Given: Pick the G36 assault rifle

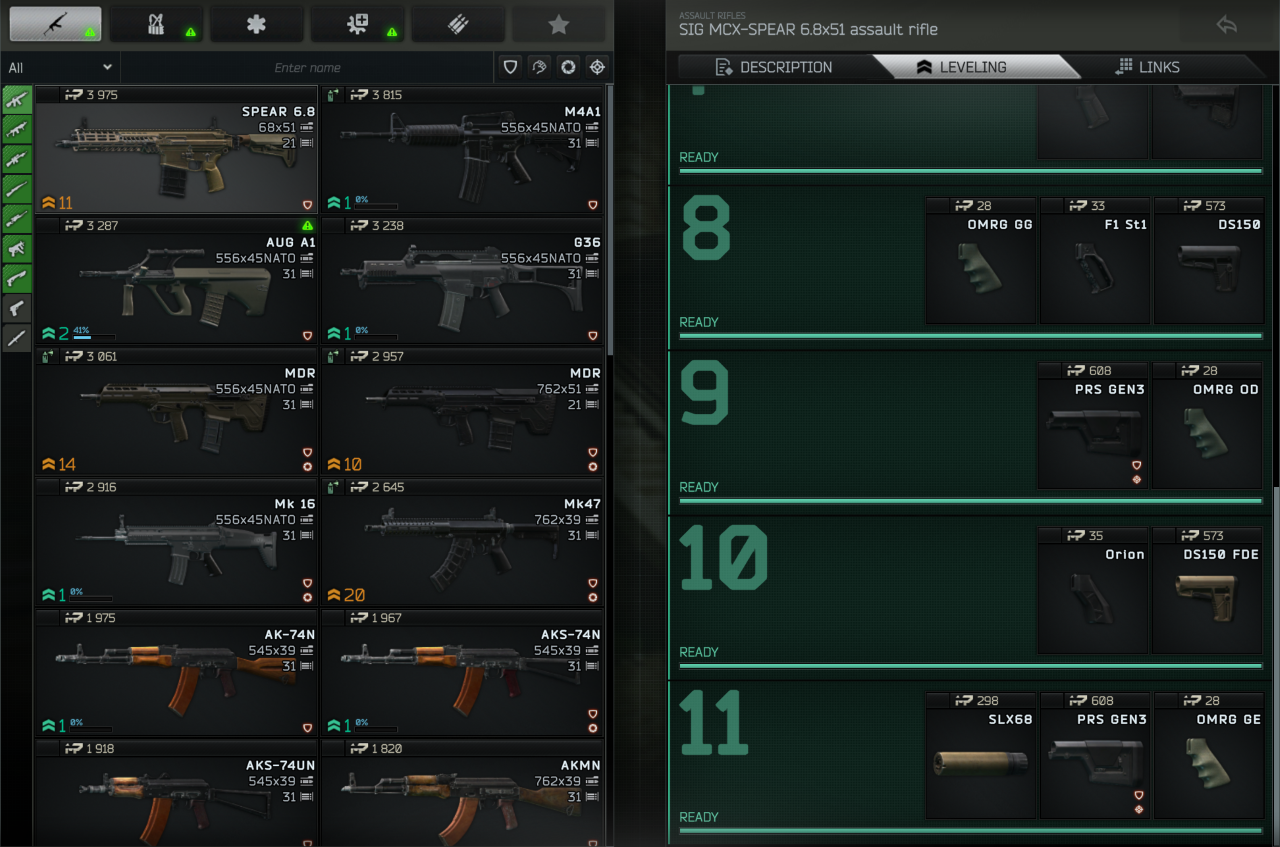Looking at the screenshot, I should click(462, 281).
